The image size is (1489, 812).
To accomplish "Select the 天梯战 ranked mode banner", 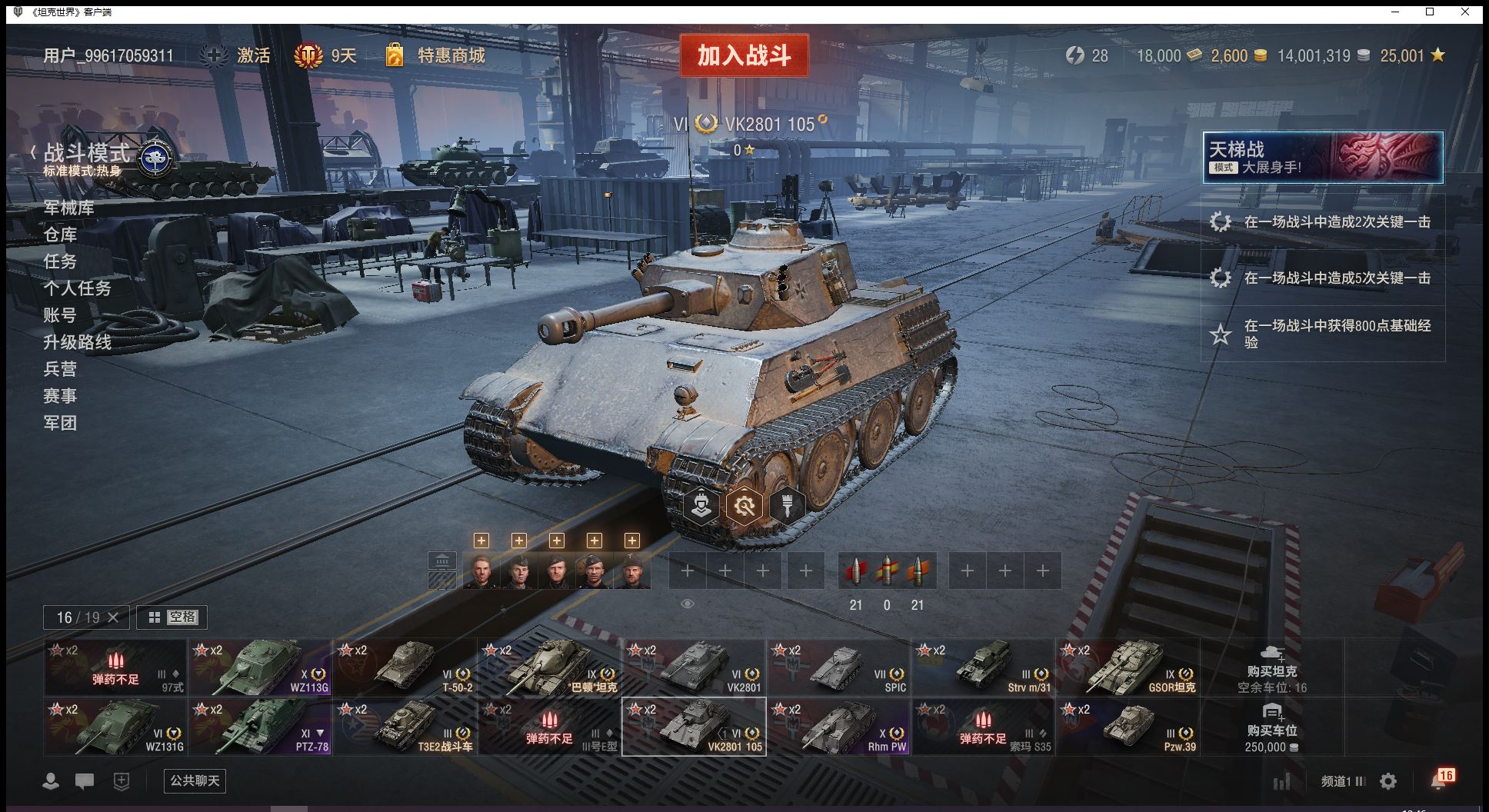I will coord(1323,157).
